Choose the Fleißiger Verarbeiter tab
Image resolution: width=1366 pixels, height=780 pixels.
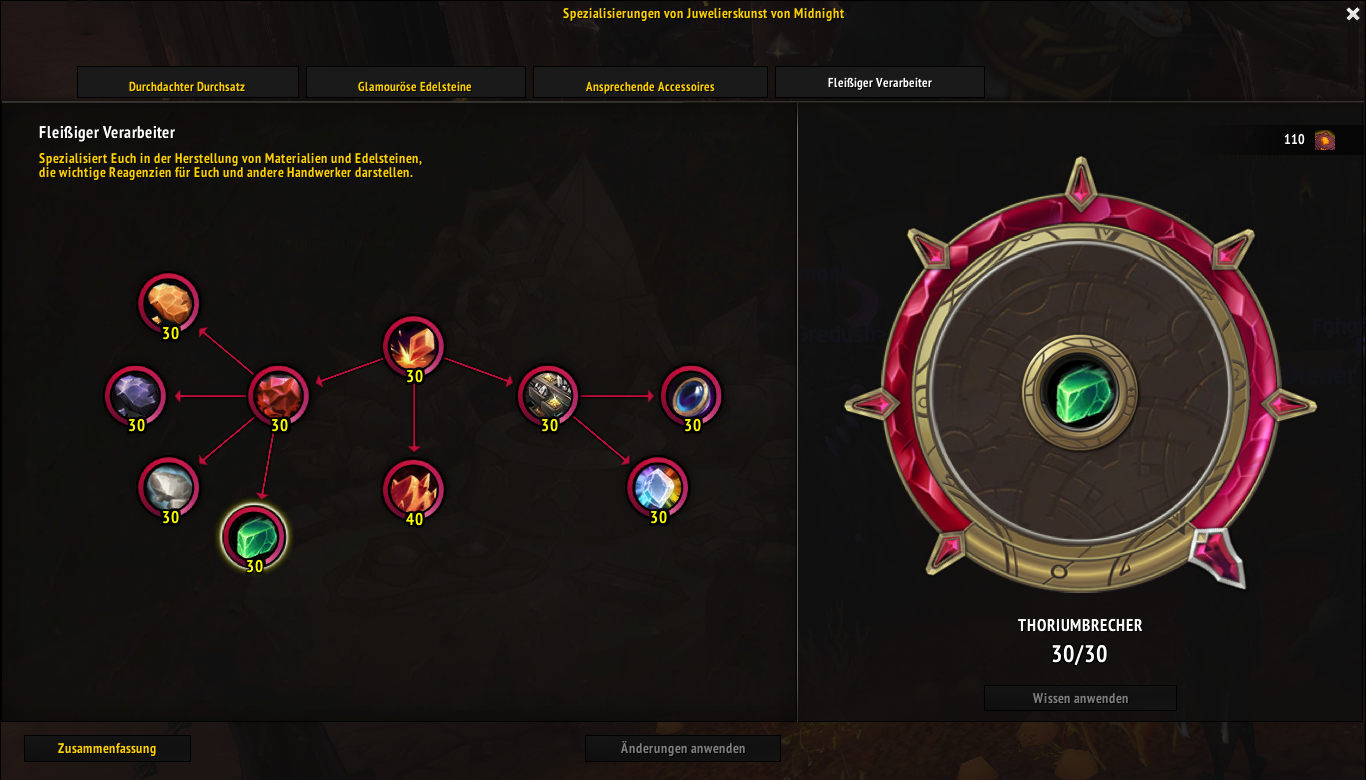coord(880,83)
